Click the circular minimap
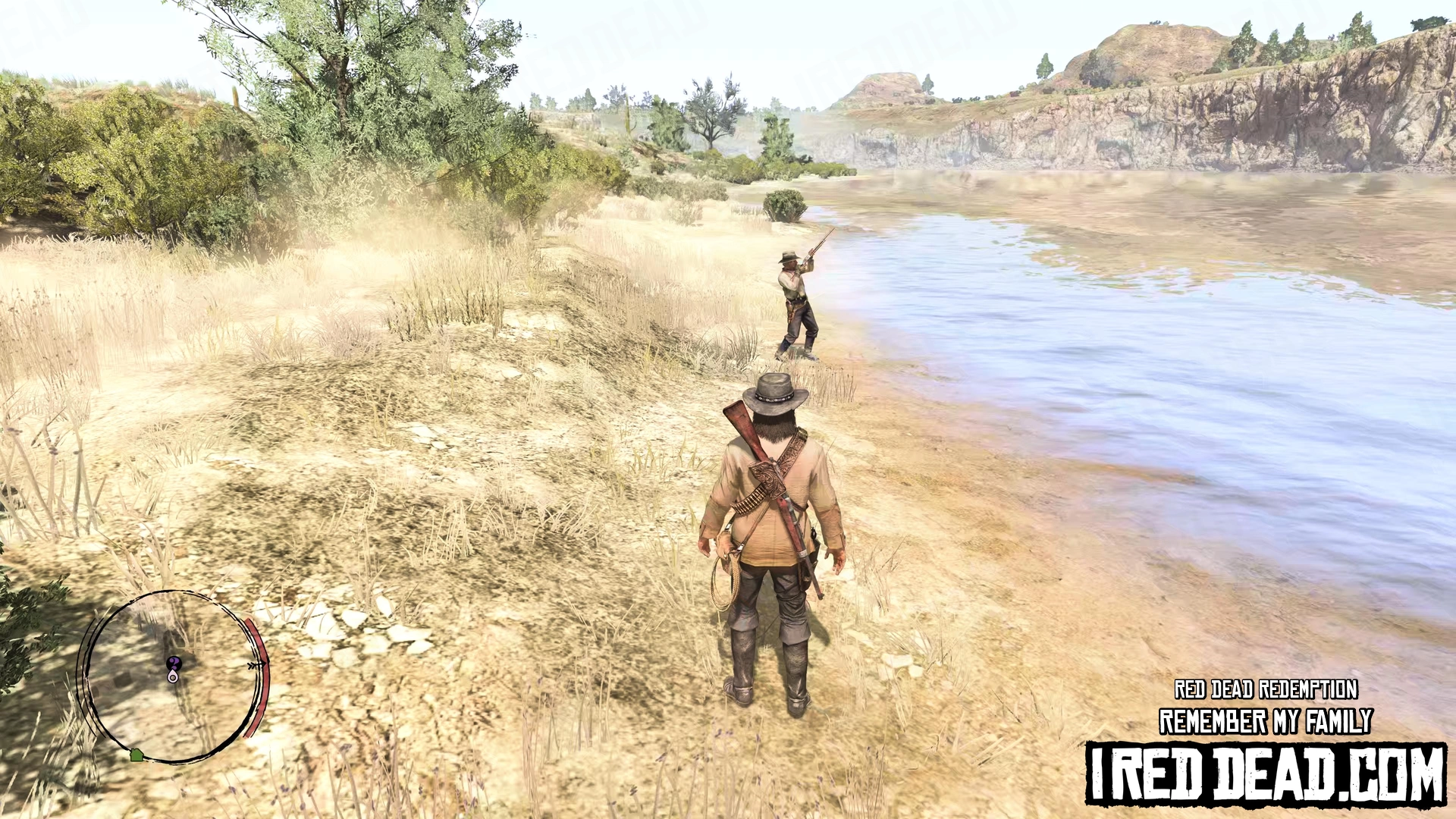1456x819 pixels. click(173, 675)
